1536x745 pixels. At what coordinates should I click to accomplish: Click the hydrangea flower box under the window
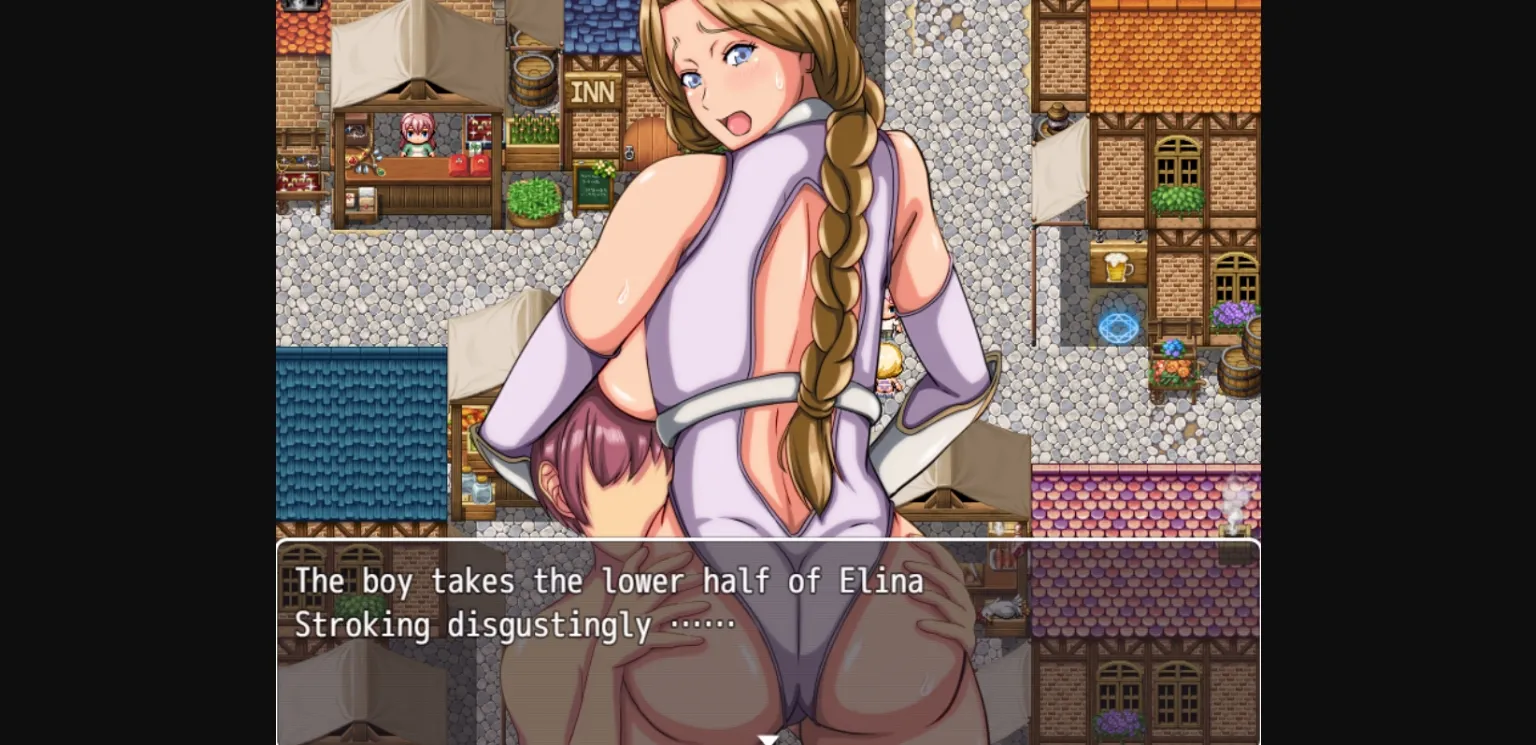1231,313
